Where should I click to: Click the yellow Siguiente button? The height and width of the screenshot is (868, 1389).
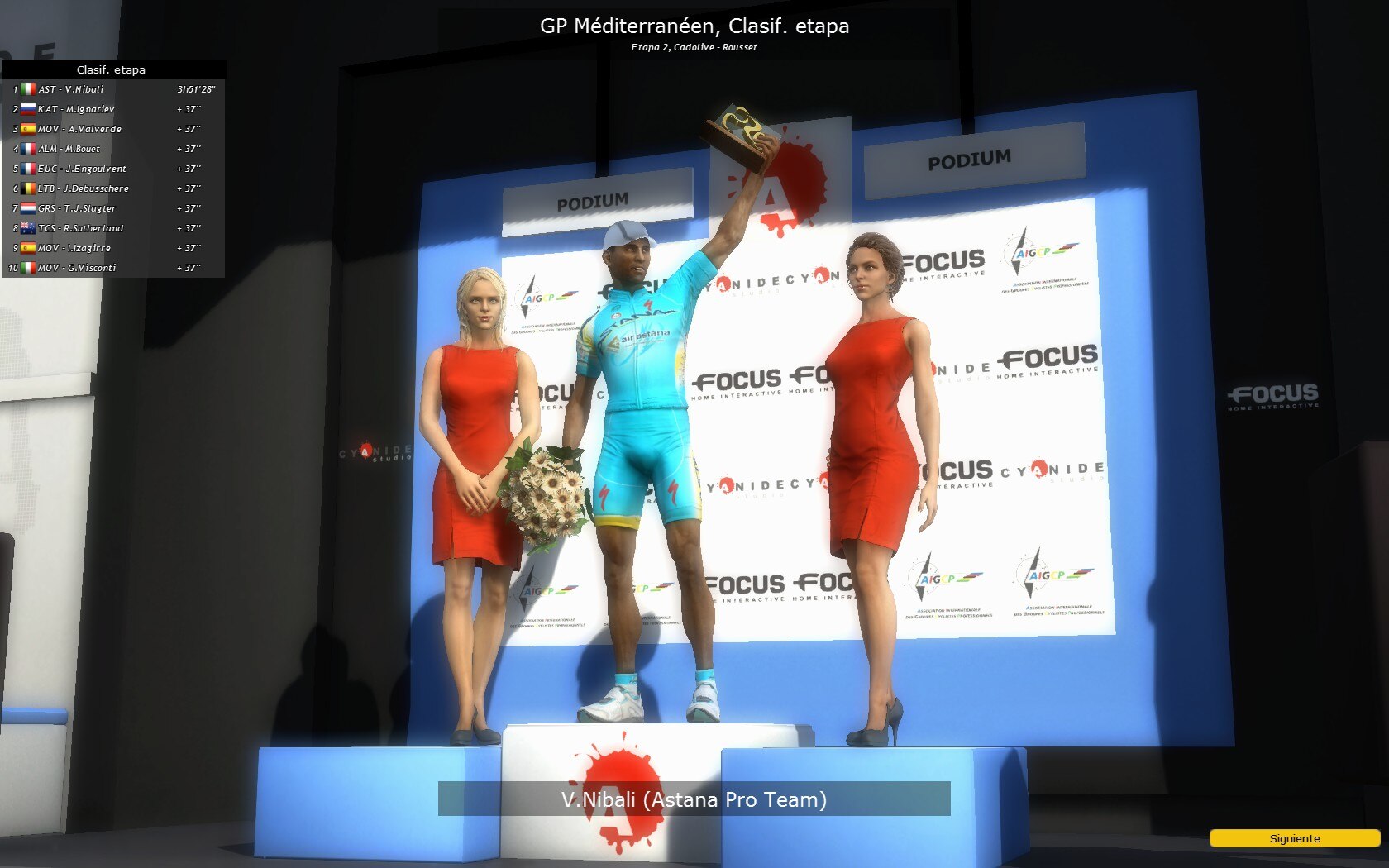[x=1294, y=838]
